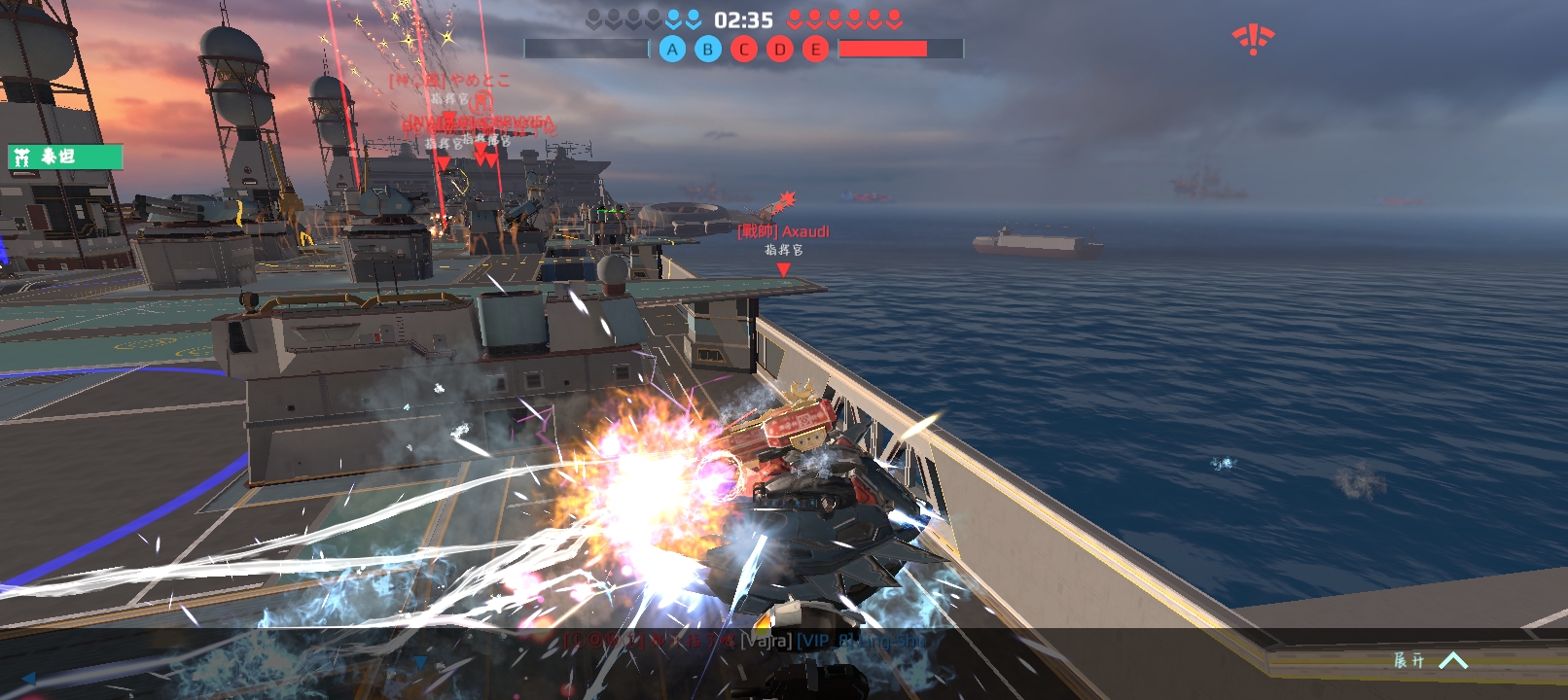The width and height of the screenshot is (1568, 700).
Task: Select beacon A indicator
Action: tap(672, 49)
